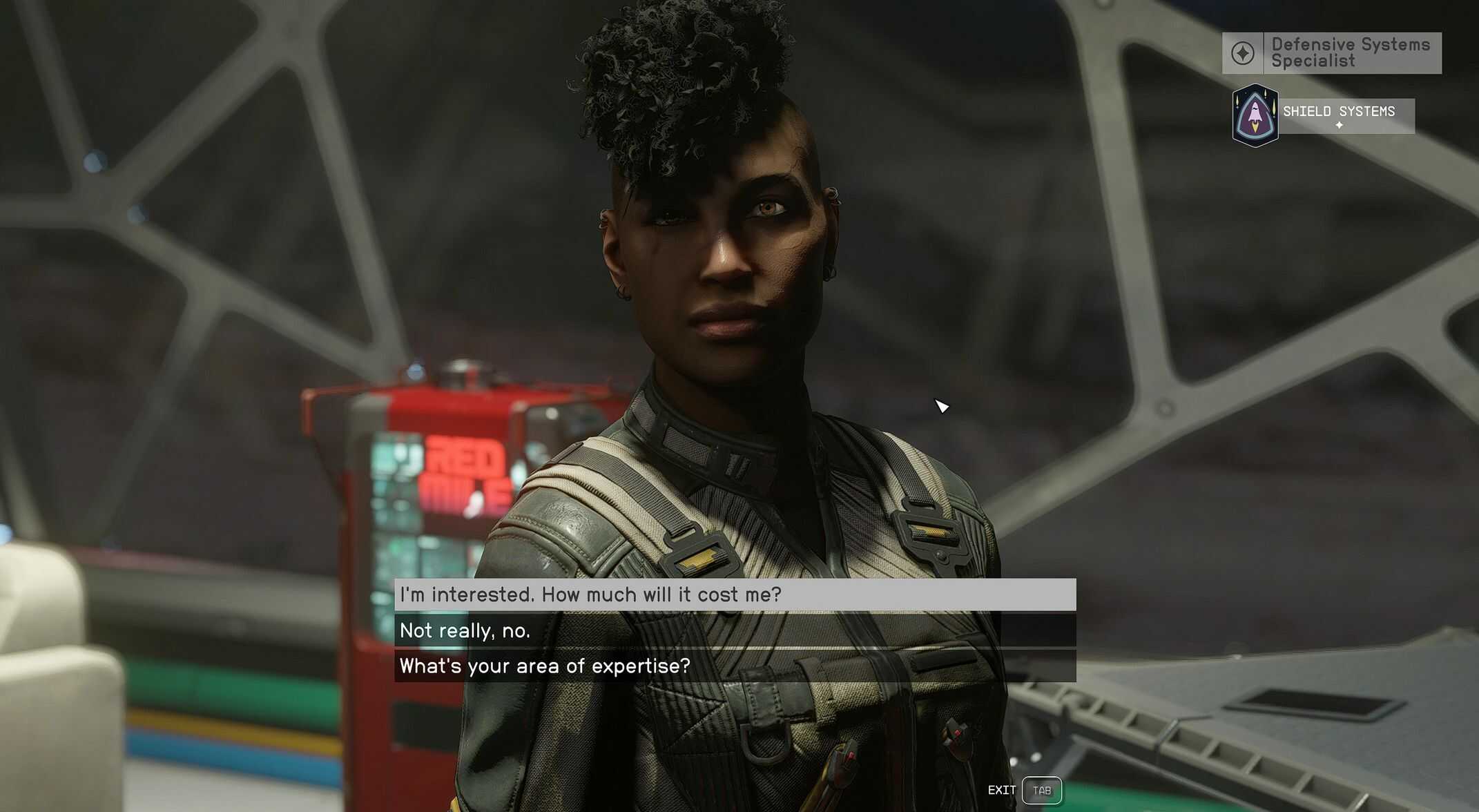Select the "Not really, no." reply
This screenshot has height=812, width=1479.
tap(734, 630)
